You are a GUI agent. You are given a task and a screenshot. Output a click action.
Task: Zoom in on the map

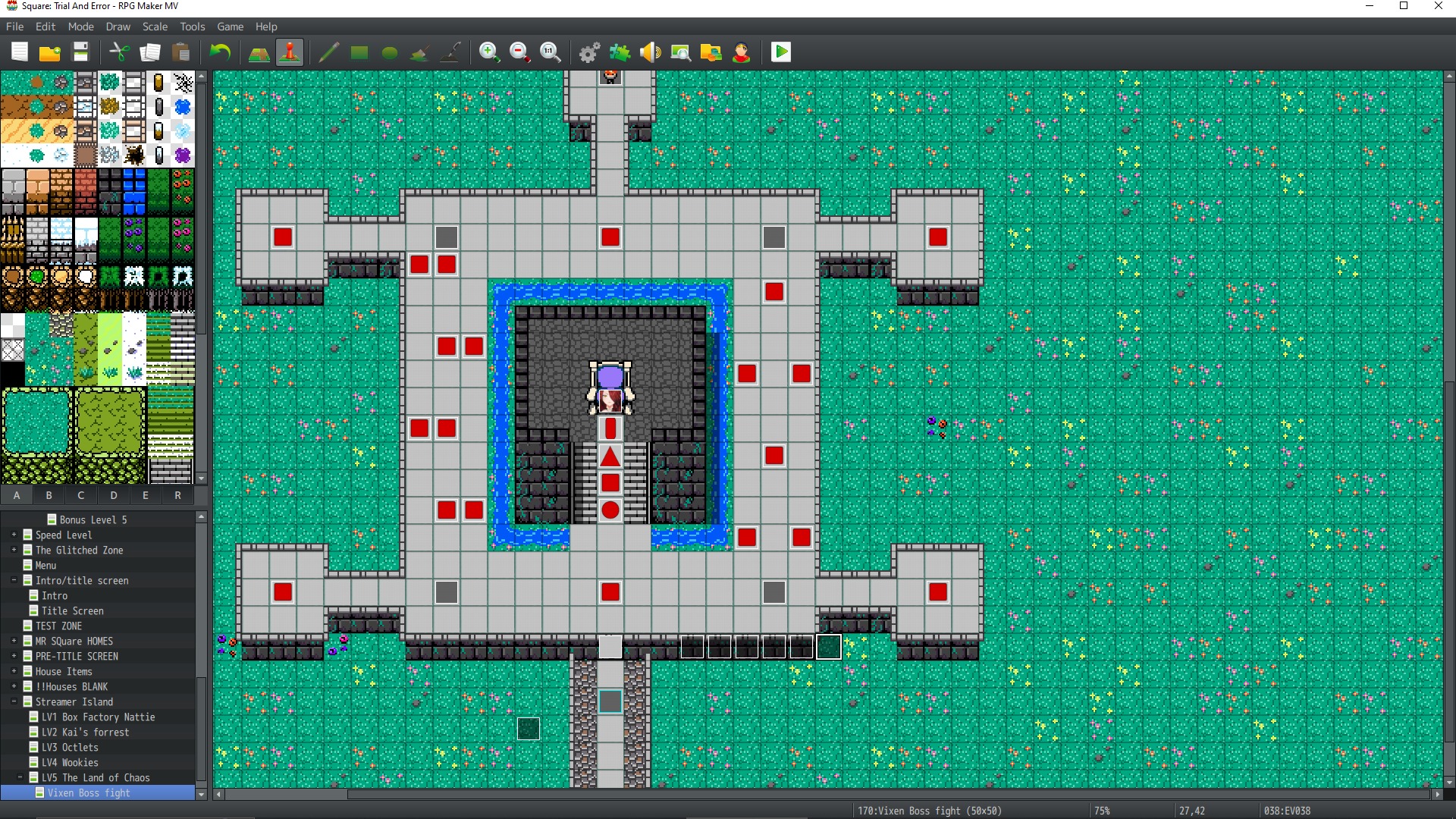(x=489, y=52)
